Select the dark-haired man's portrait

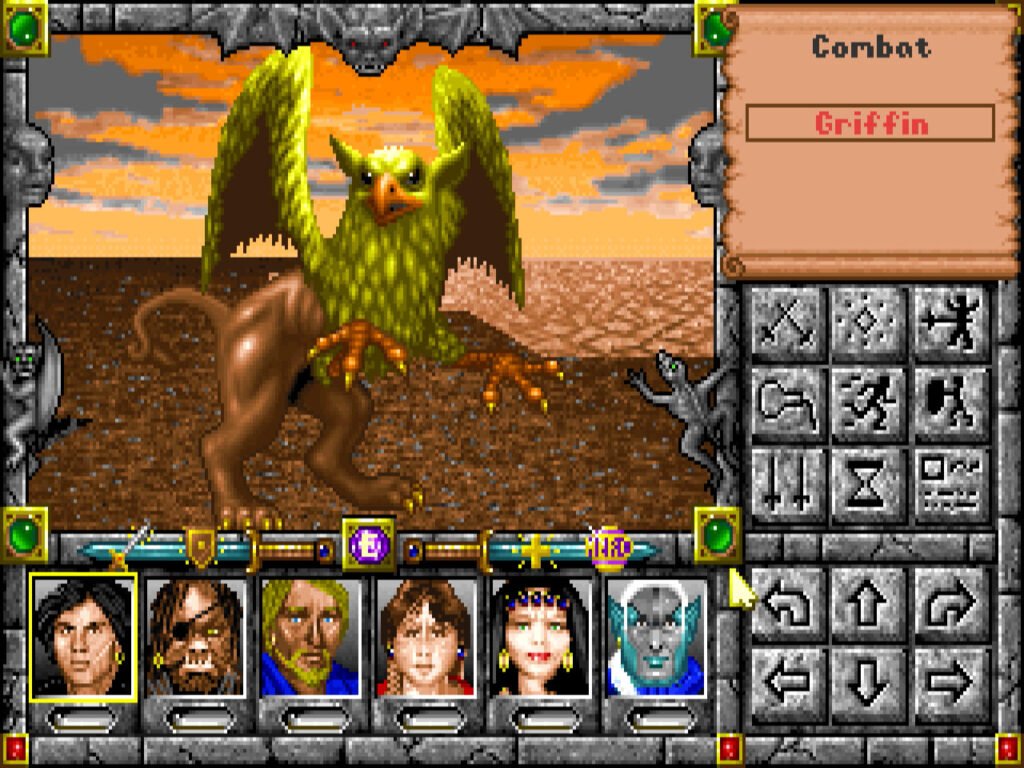(82, 637)
